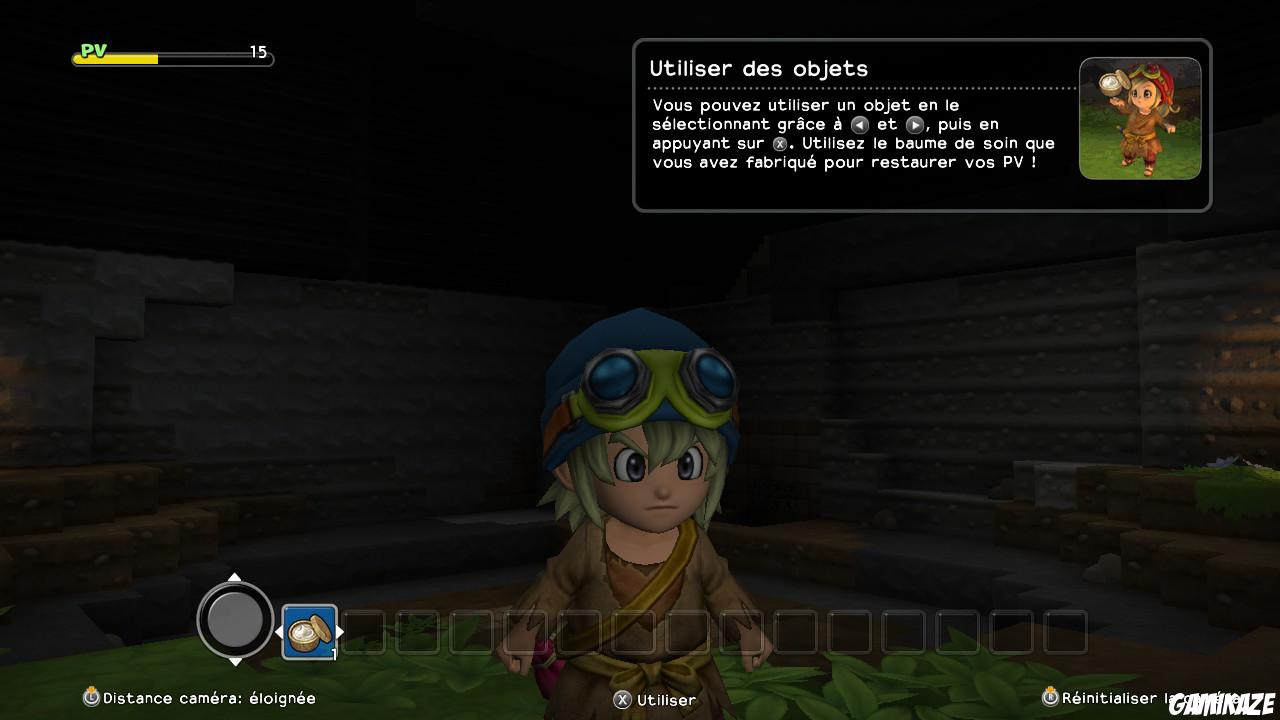Click the Utiliser des objets title
The height and width of the screenshot is (720, 1280).
point(758,69)
